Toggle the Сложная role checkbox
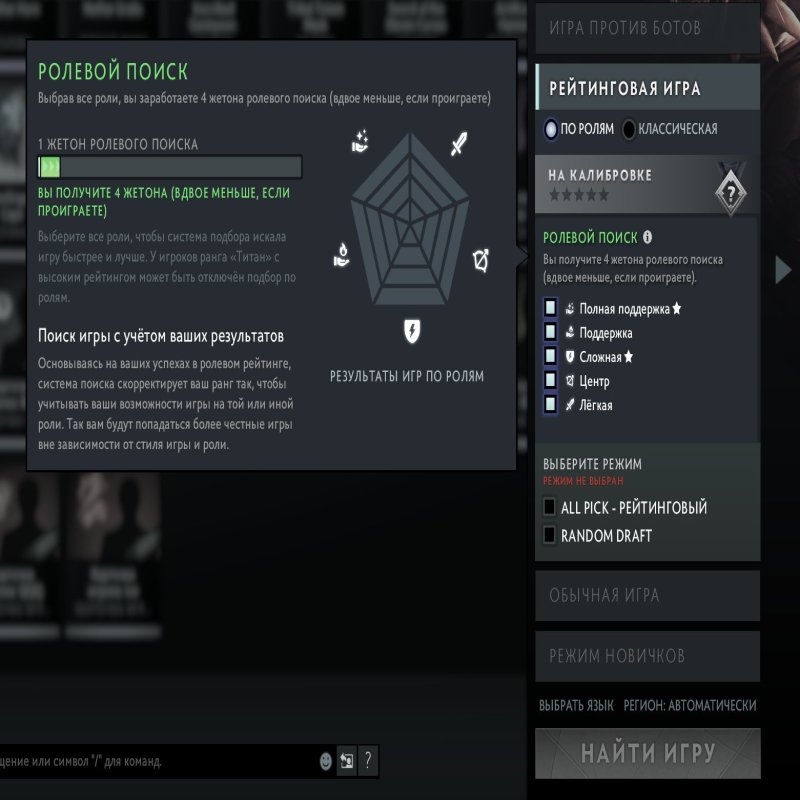 tap(550, 356)
